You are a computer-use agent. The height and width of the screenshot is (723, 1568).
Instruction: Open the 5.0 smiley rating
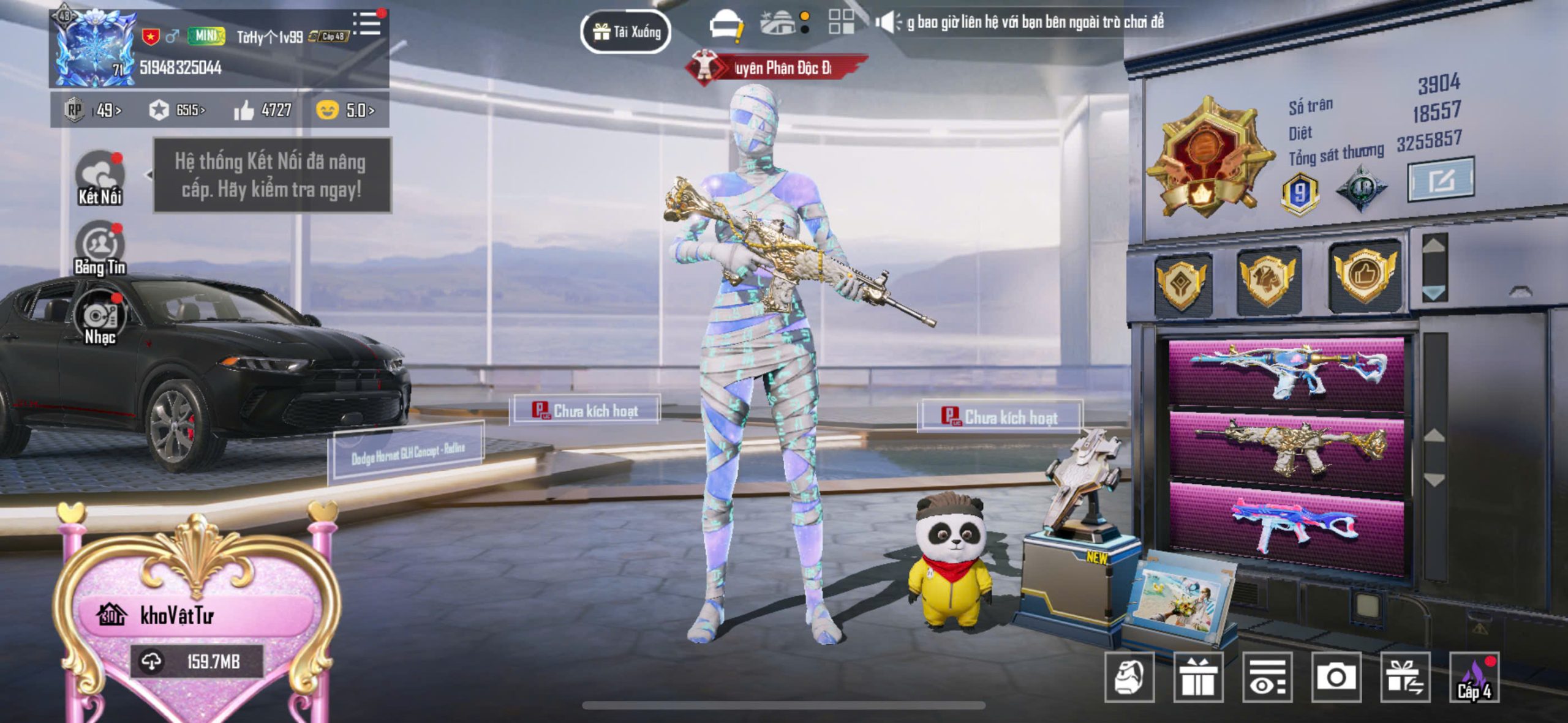(345, 110)
